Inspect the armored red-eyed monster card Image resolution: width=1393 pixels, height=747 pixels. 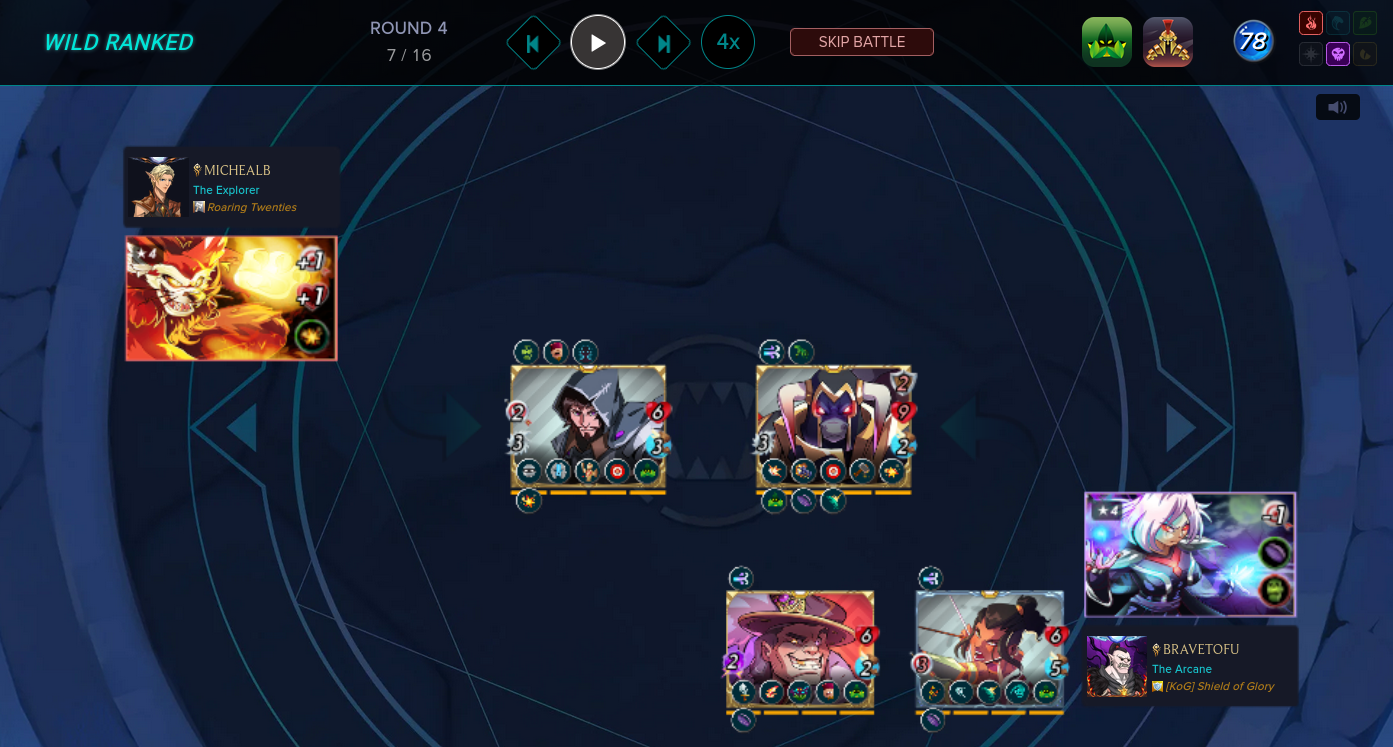click(x=834, y=428)
